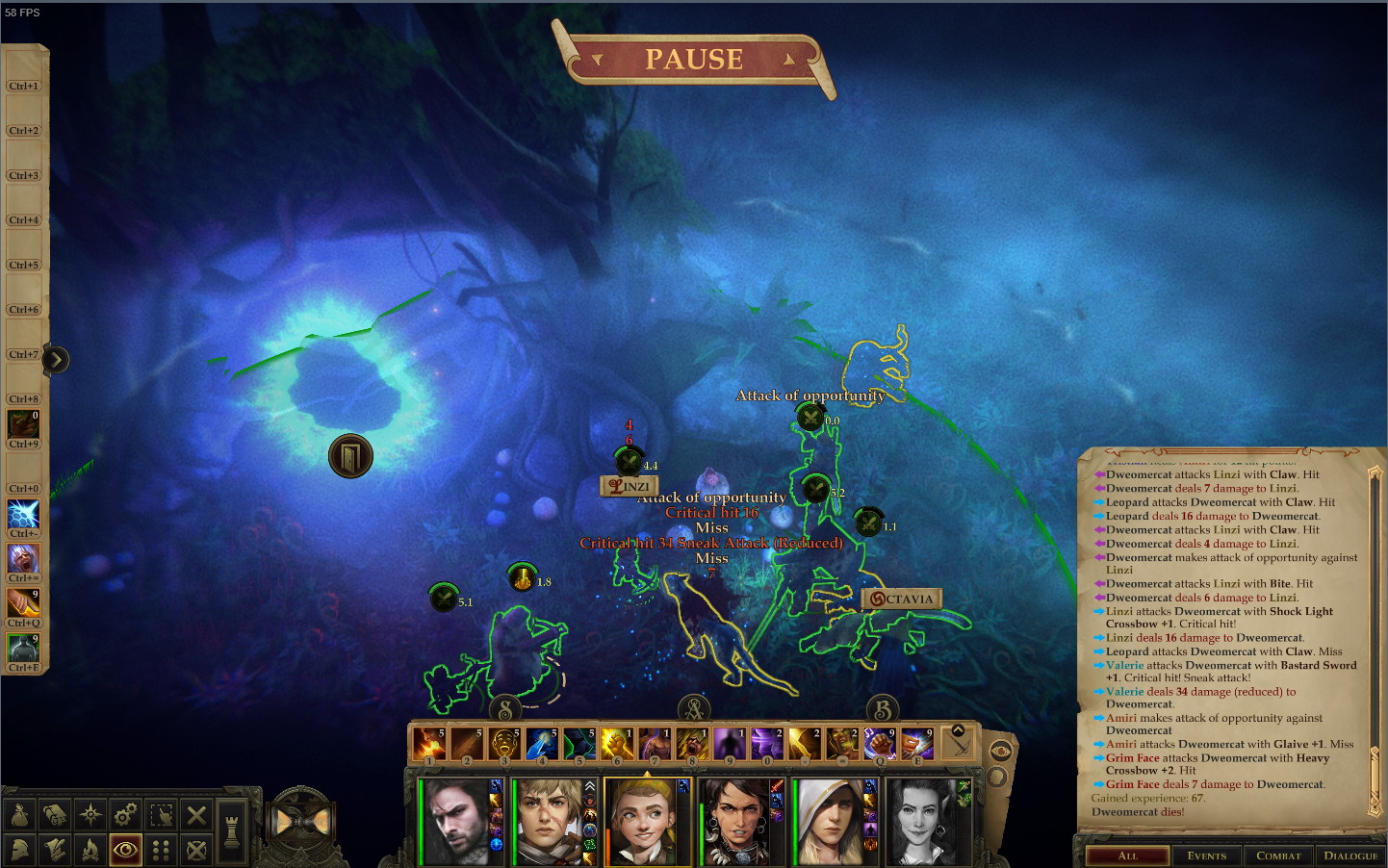
Task: Open the compass map icon
Action: (x=90, y=816)
